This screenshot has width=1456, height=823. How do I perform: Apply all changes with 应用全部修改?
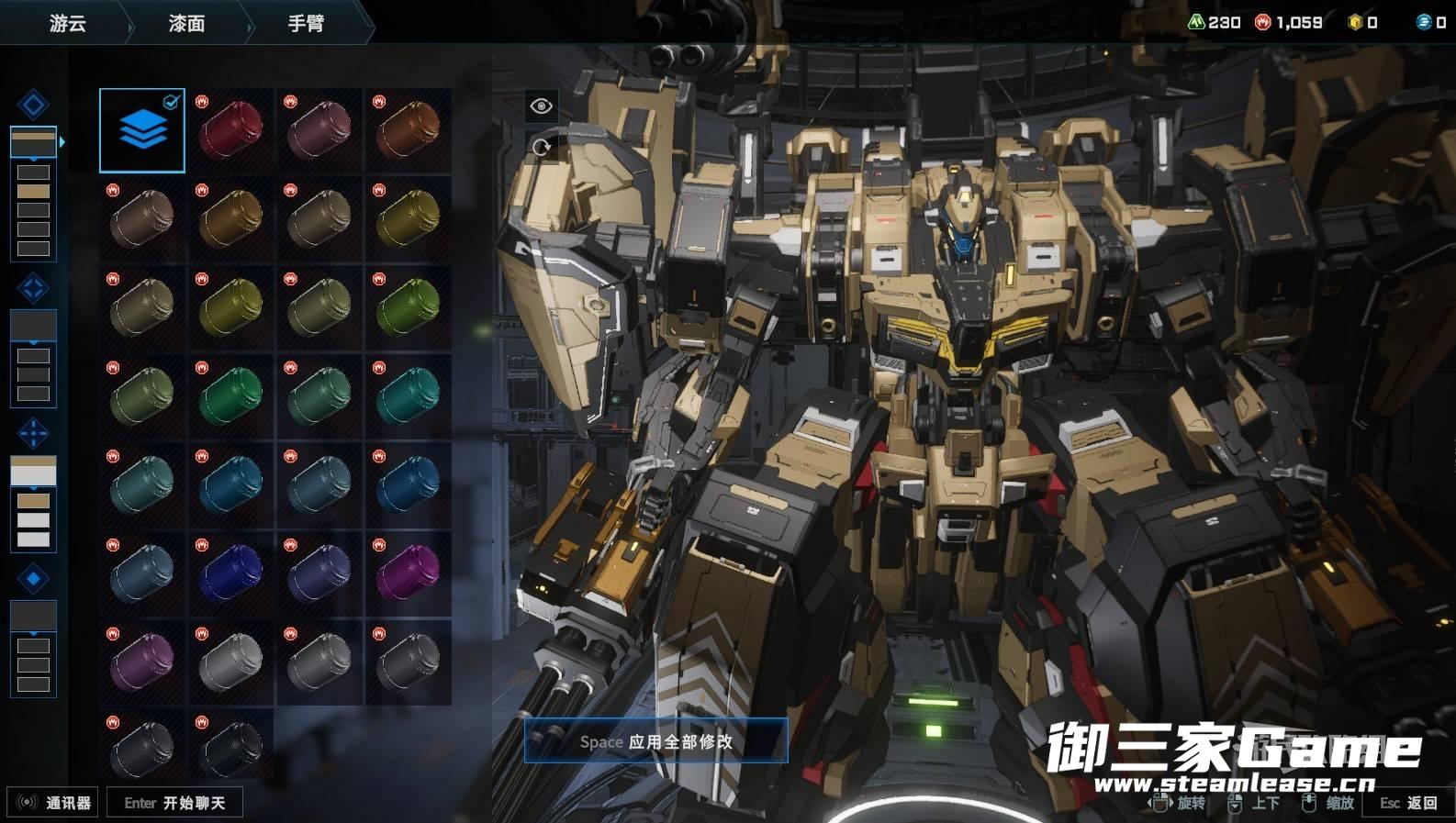click(655, 741)
